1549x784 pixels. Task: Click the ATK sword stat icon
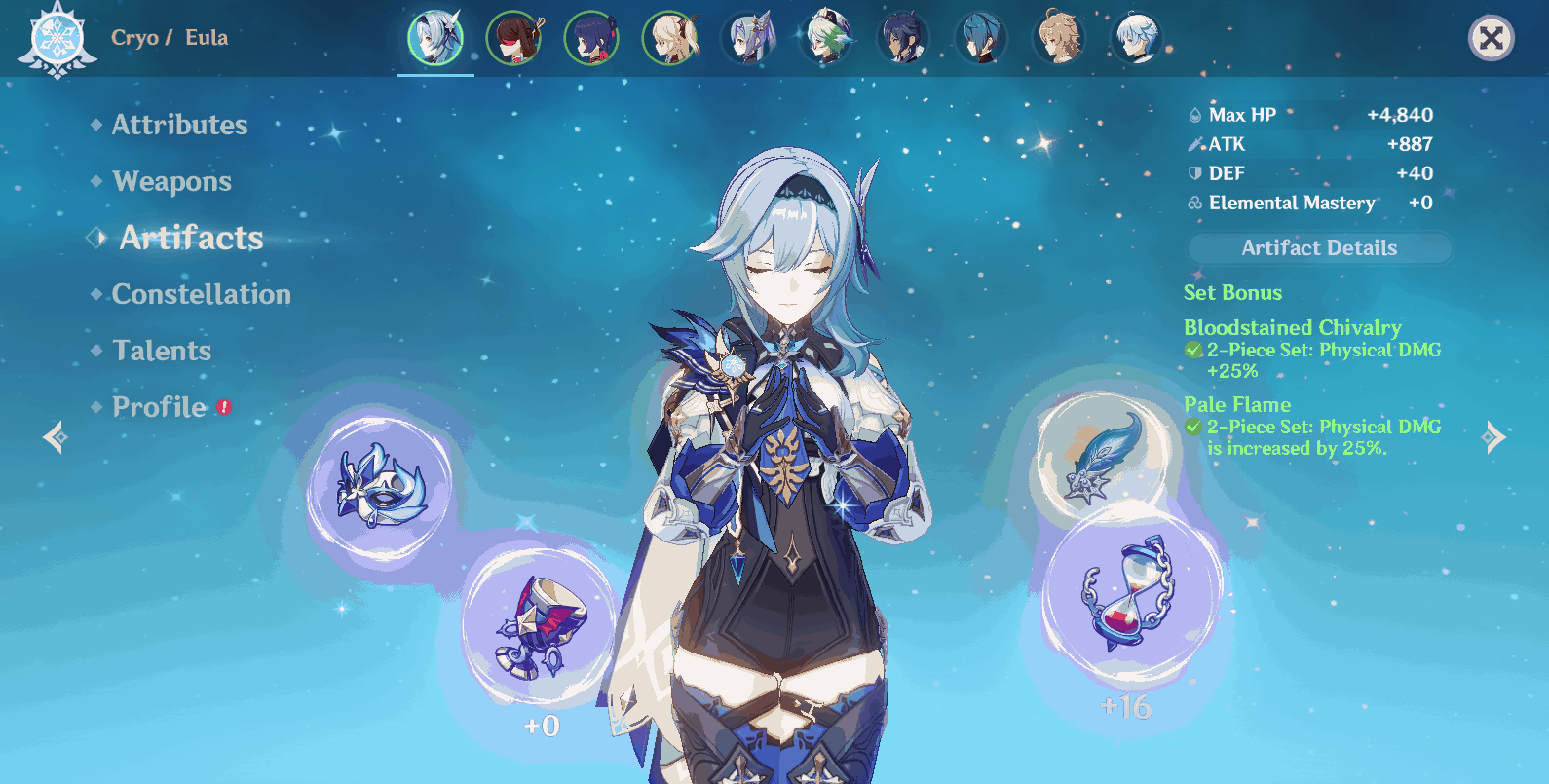[1194, 143]
